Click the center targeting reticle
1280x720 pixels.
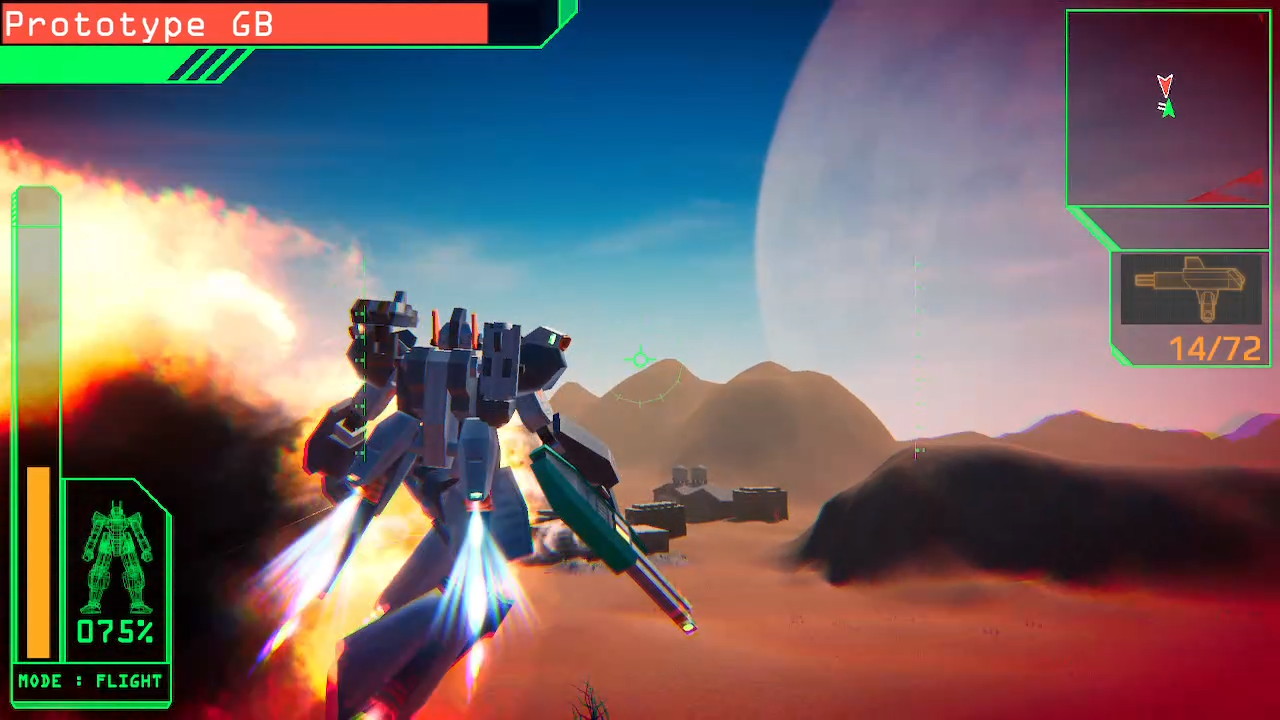(x=640, y=360)
